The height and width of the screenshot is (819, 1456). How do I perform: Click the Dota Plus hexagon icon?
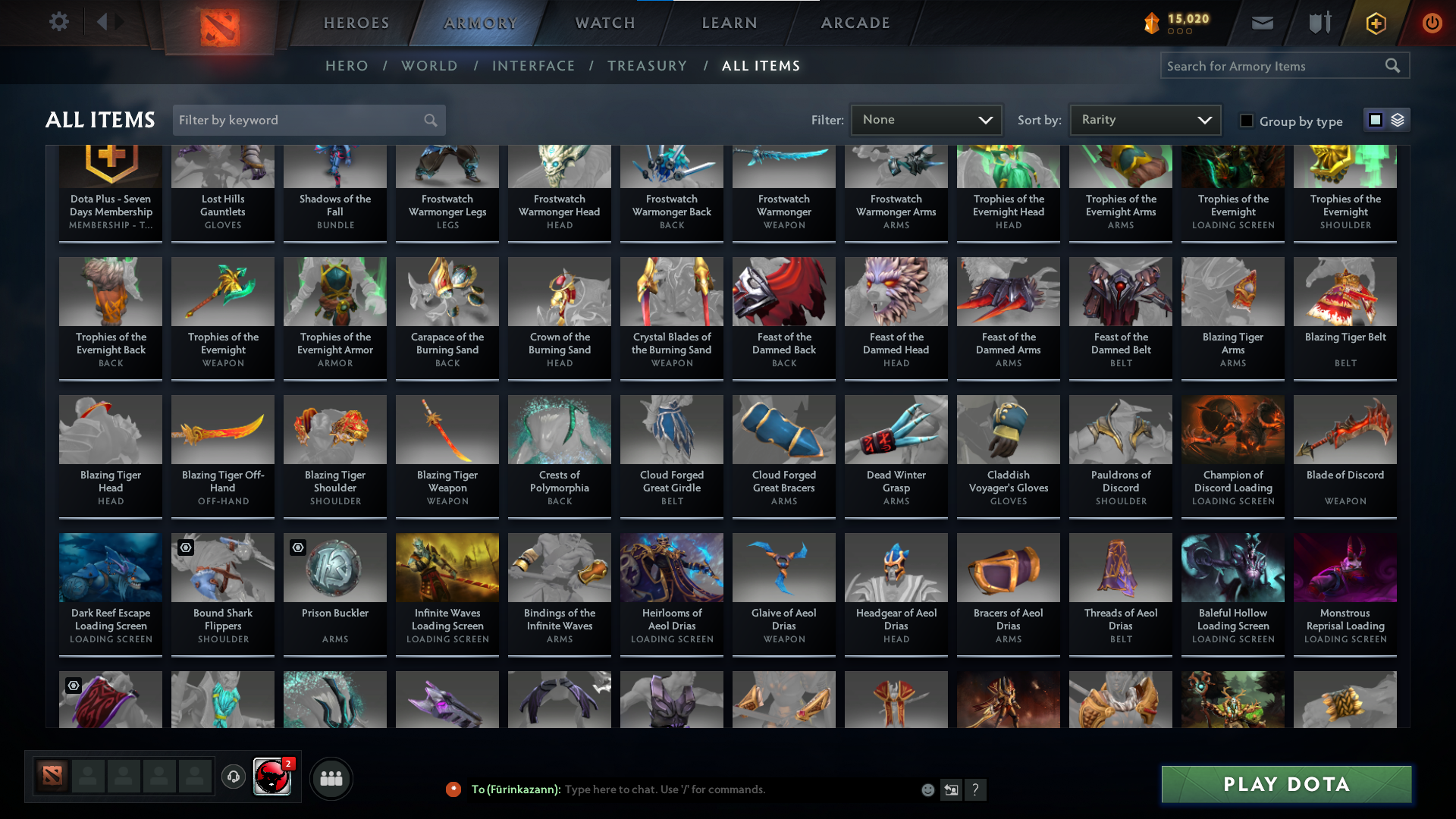click(x=1375, y=23)
